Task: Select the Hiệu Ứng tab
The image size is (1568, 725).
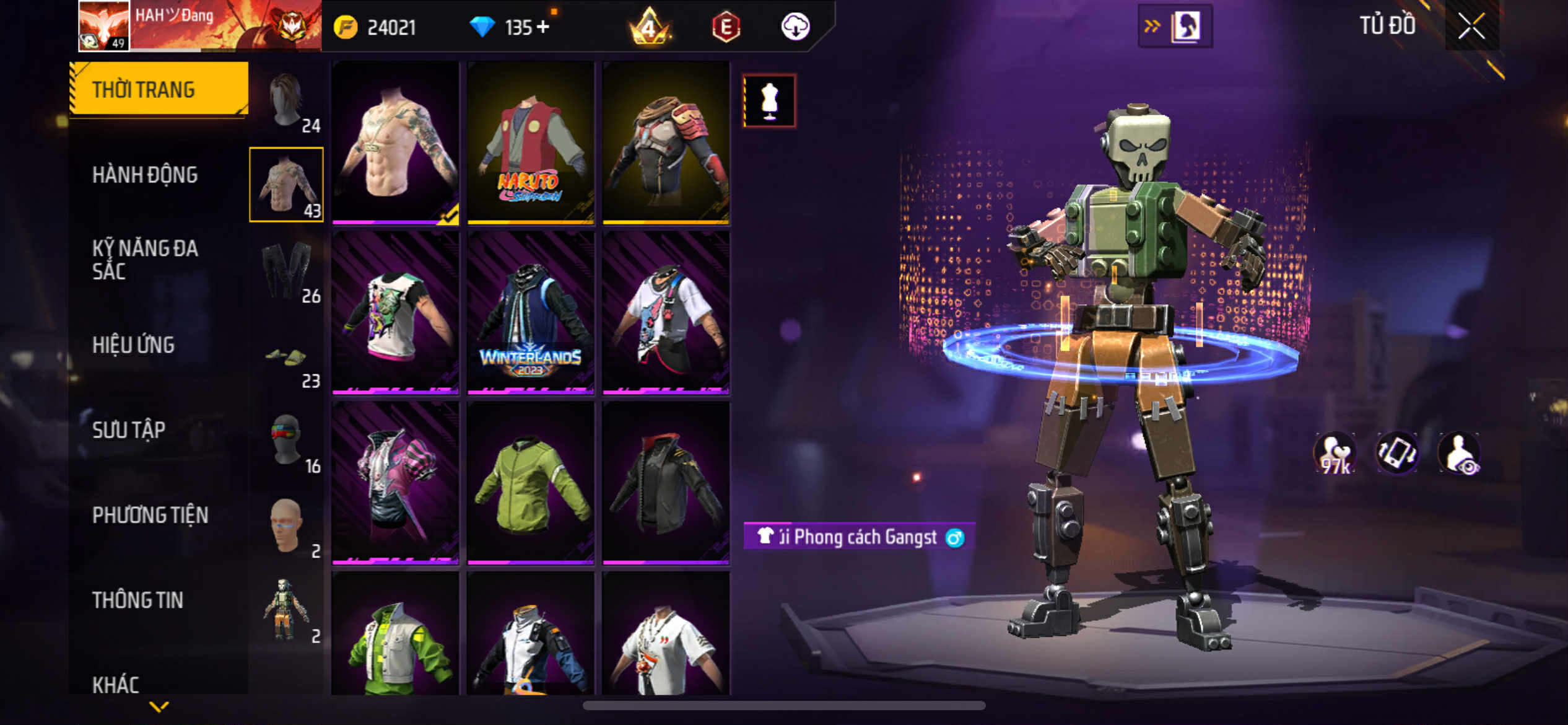Action: [133, 345]
